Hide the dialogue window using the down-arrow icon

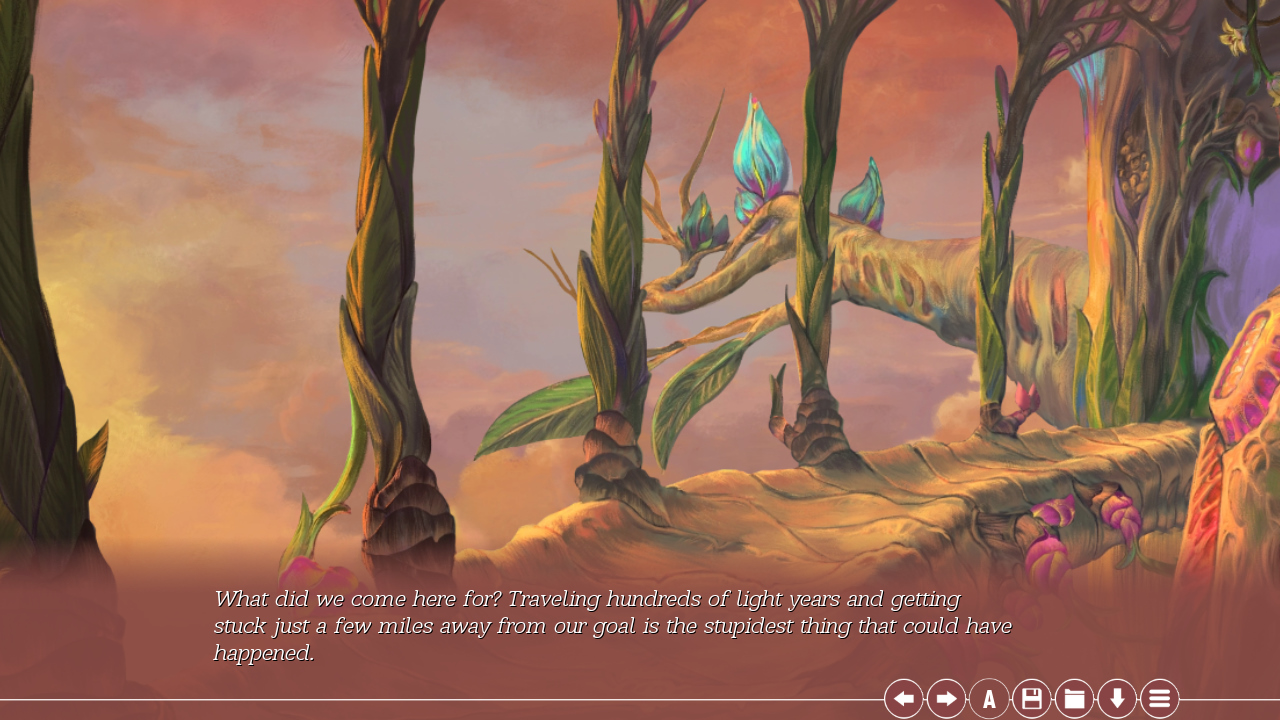[x=1117, y=697]
